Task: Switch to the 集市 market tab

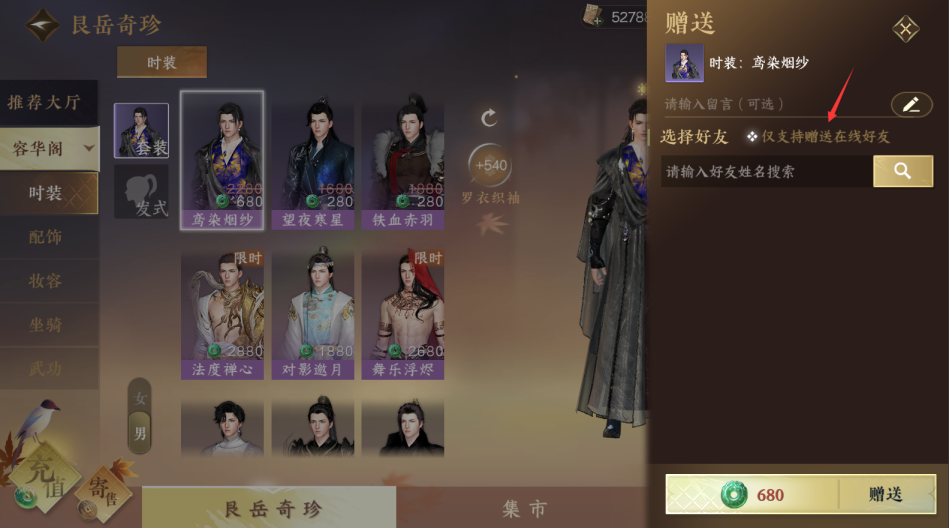Action: (524, 508)
